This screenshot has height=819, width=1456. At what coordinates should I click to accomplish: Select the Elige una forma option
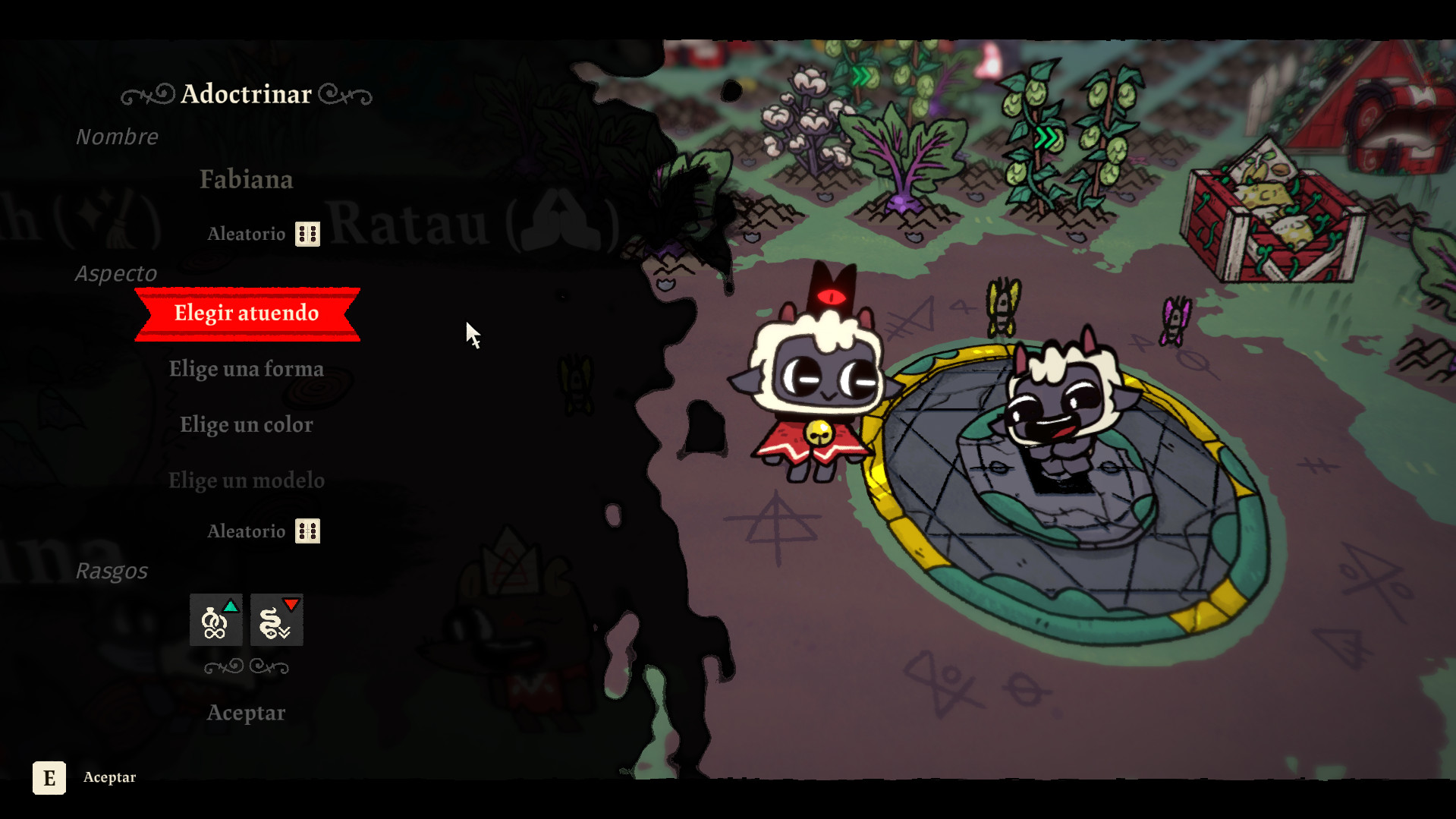tap(246, 369)
